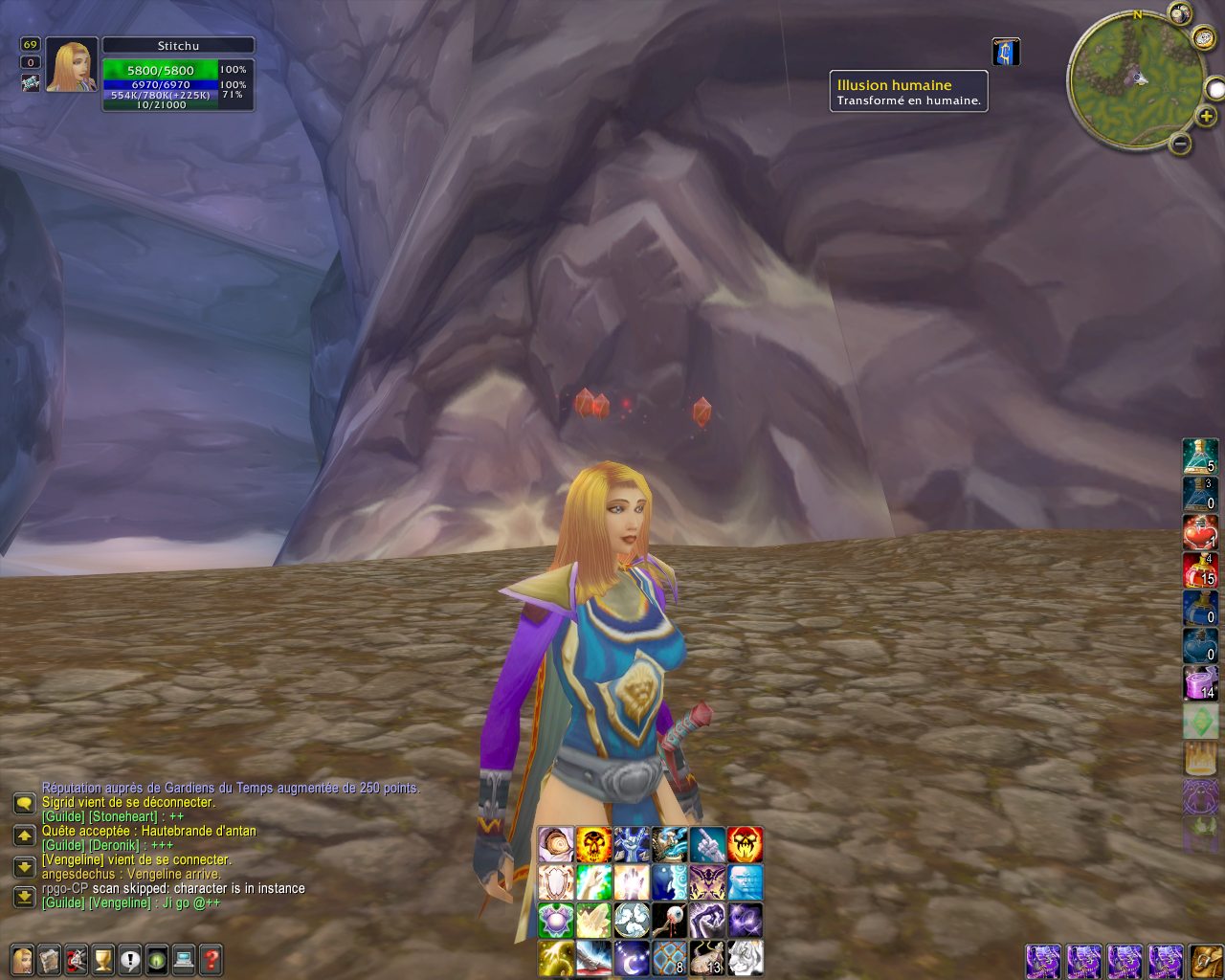Open the red question mark help button
Screen dimensions: 1225x980
click(x=211, y=958)
